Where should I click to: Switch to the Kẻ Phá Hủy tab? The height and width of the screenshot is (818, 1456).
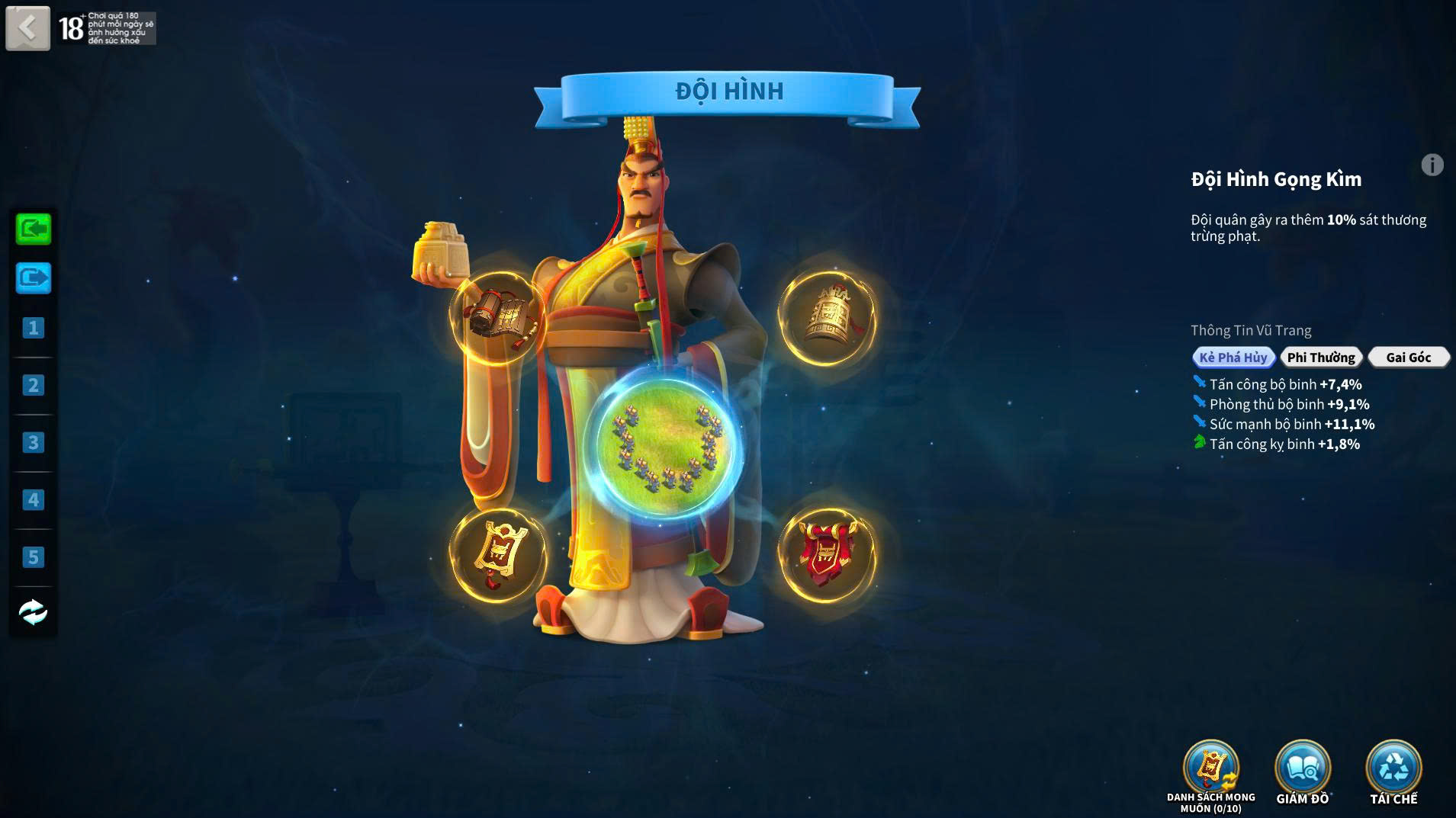click(1233, 358)
